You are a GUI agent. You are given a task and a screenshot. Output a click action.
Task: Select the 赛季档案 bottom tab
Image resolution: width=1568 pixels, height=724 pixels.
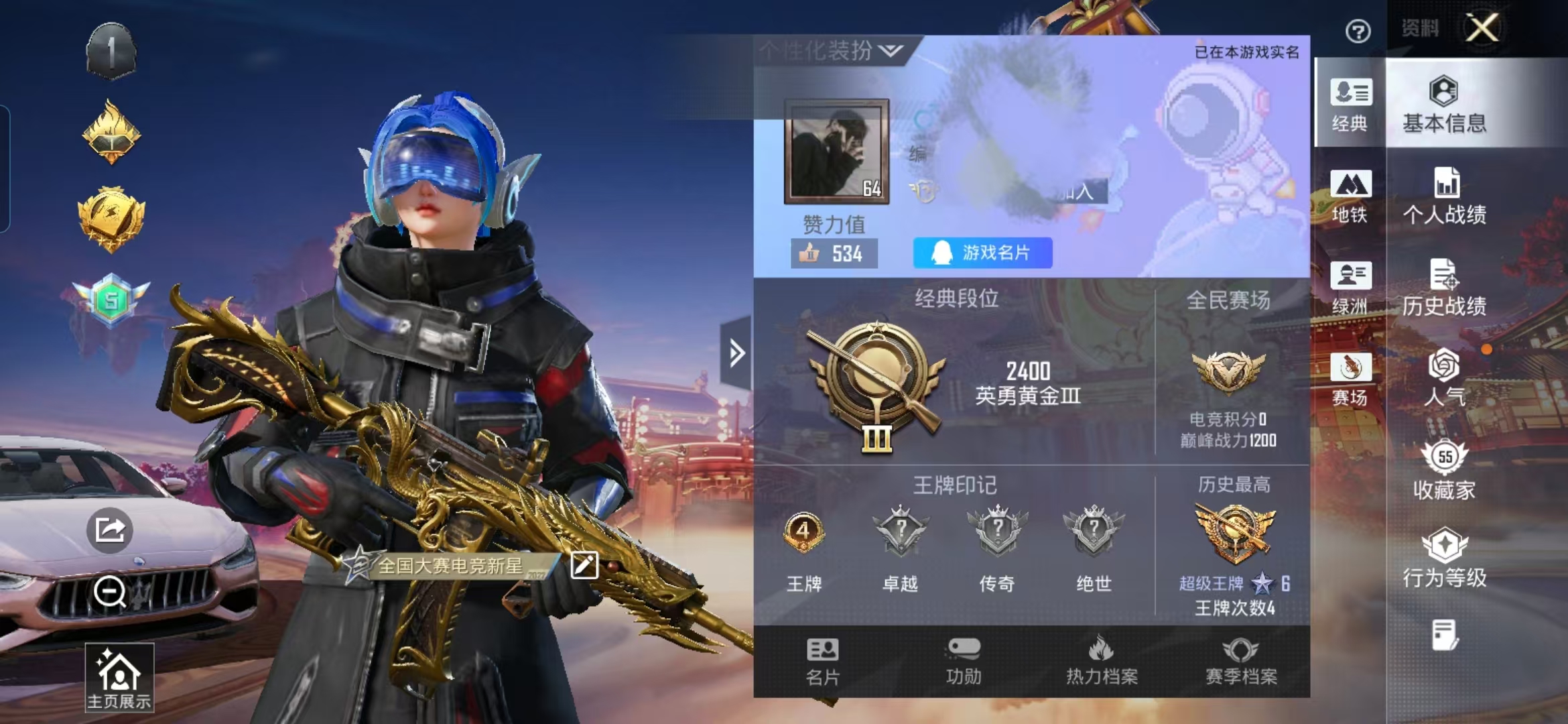[x=1241, y=662]
